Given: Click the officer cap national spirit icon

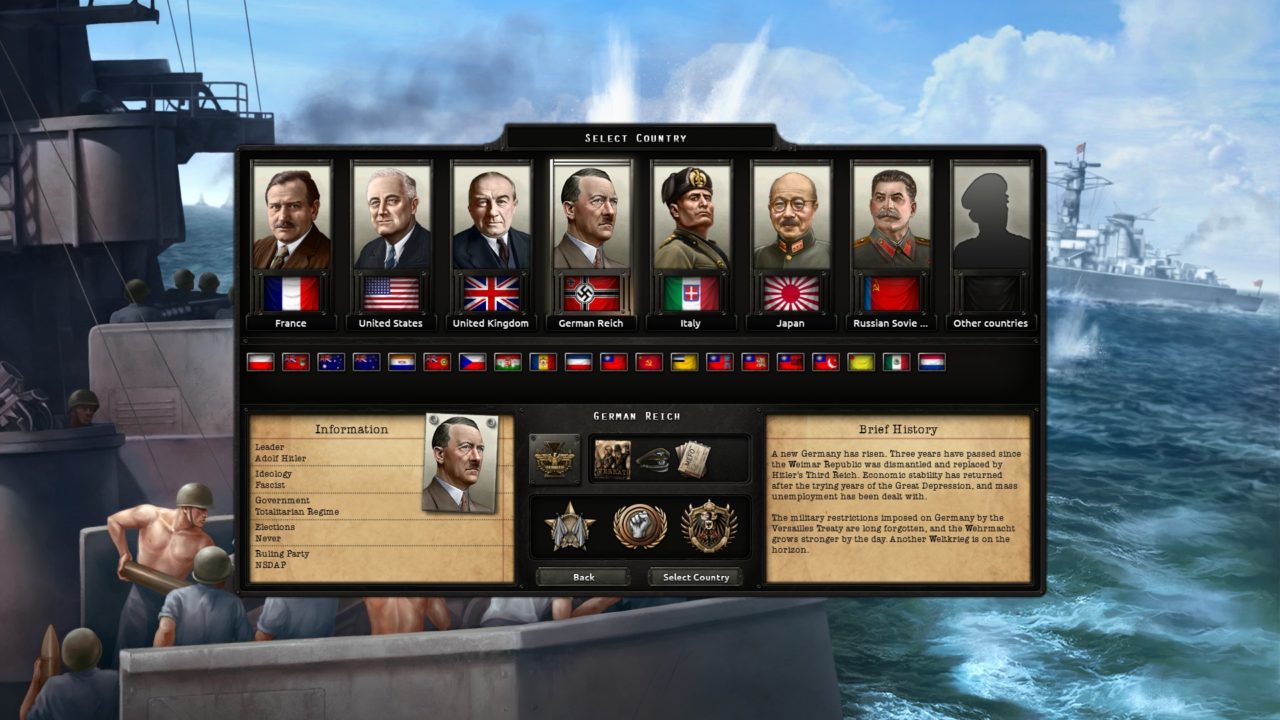Looking at the screenshot, I should [655, 460].
